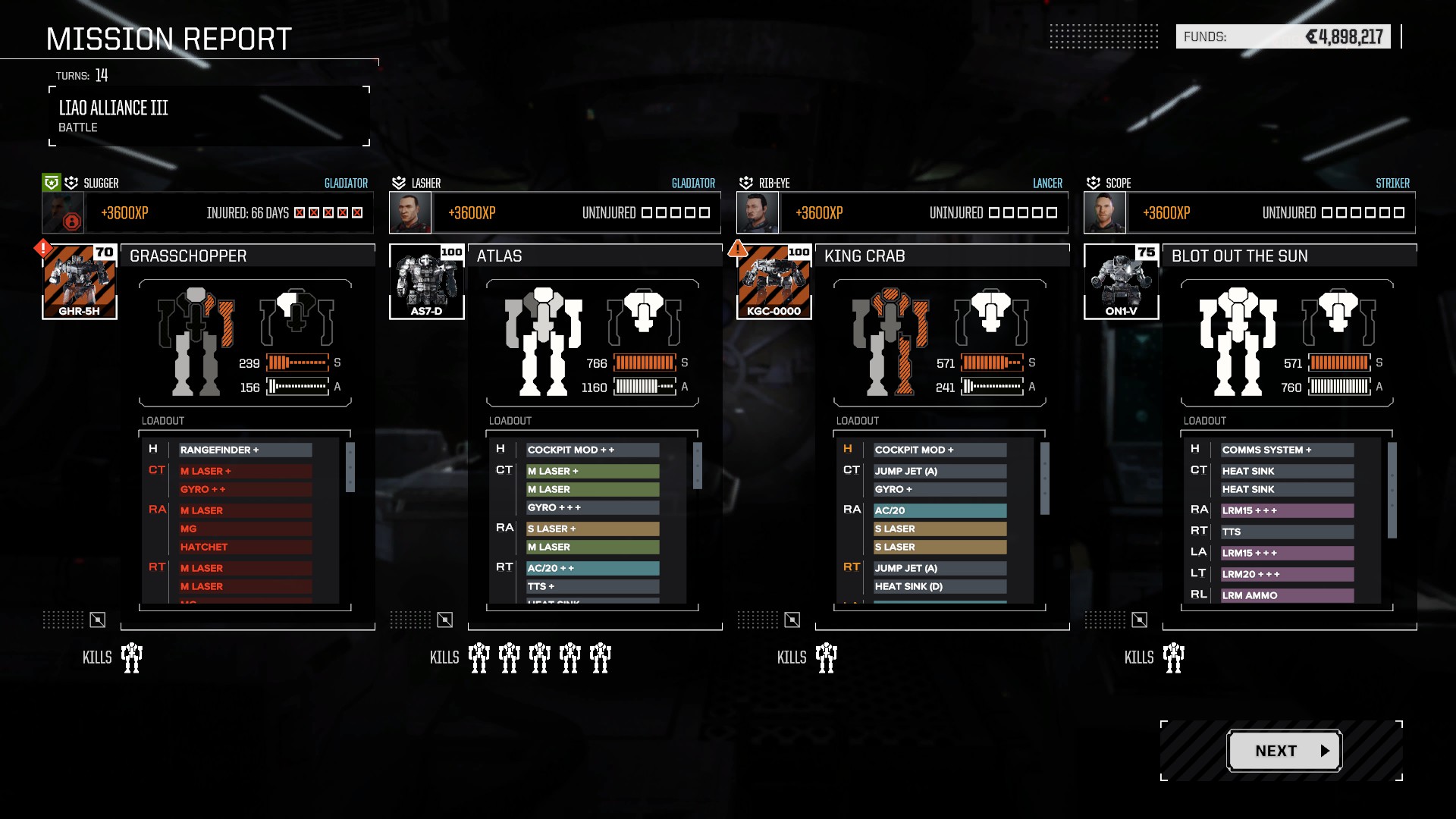Viewport: 1456px width, 819px height.
Task: Select Scope's rank insignia icon
Action: (x=1093, y=182)
